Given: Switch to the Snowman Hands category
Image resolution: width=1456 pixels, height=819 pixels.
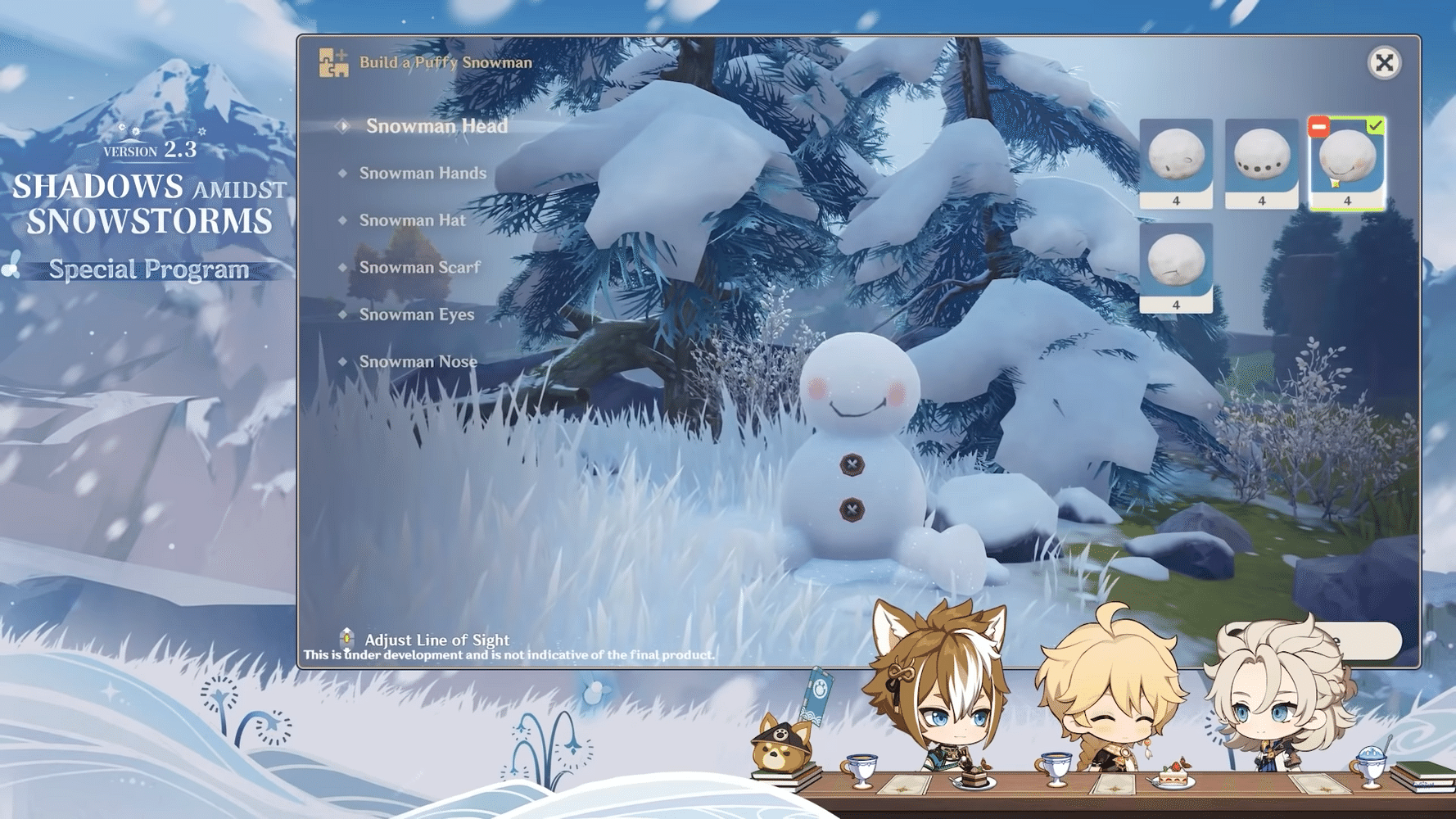Looking at the screenshot, I should pos(423,173).
